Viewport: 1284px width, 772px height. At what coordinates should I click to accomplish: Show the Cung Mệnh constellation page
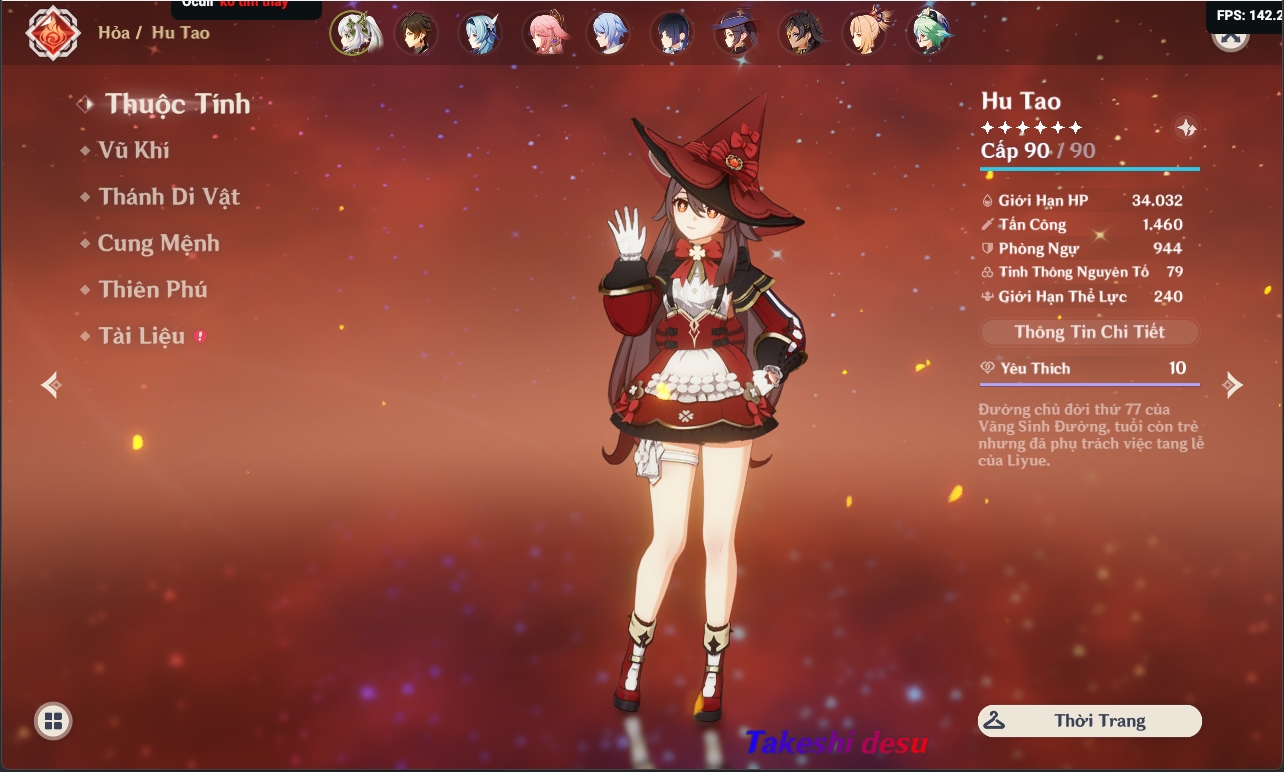pos(158,243)
